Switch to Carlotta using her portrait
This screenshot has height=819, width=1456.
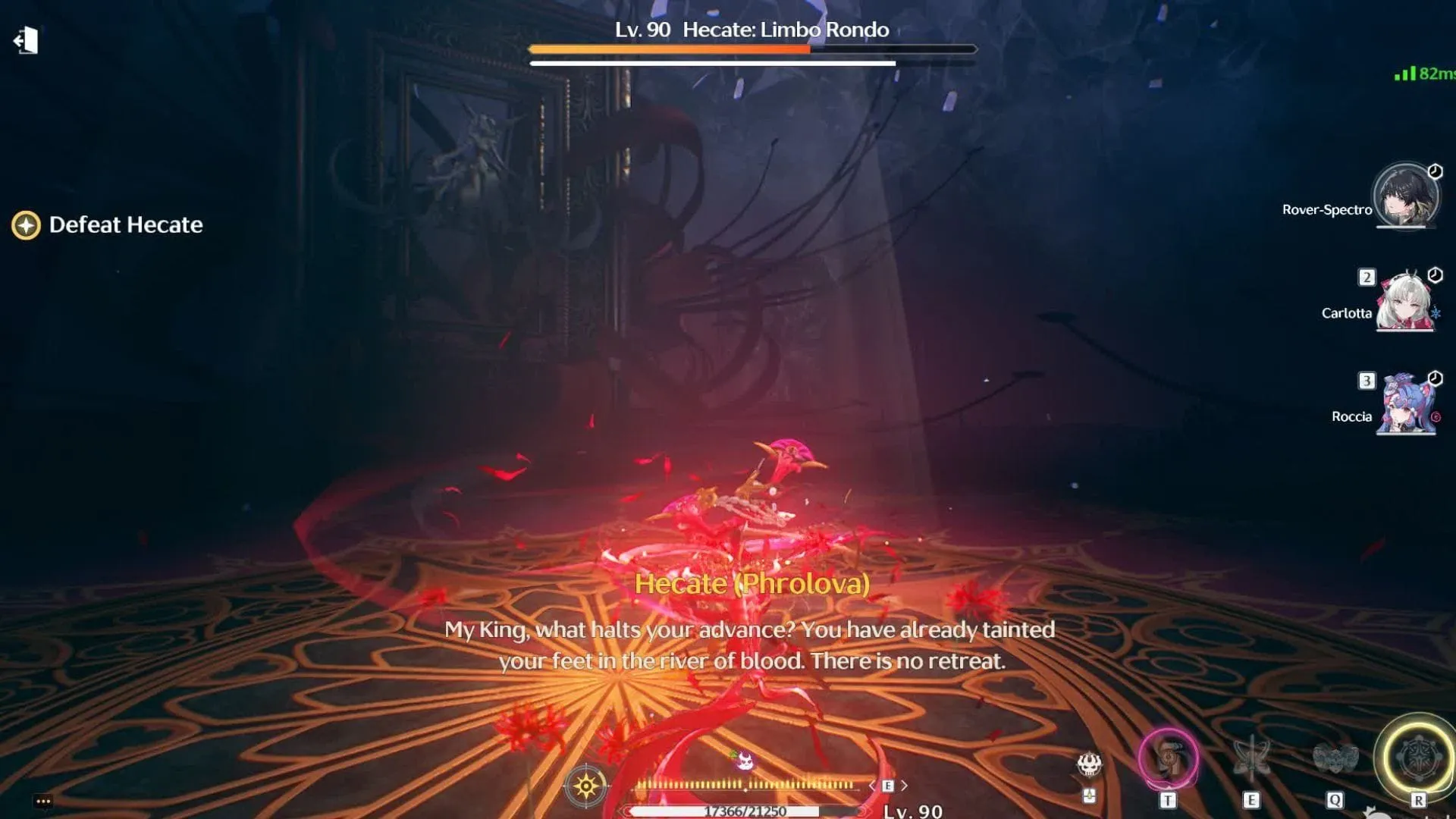point(1405,303)
